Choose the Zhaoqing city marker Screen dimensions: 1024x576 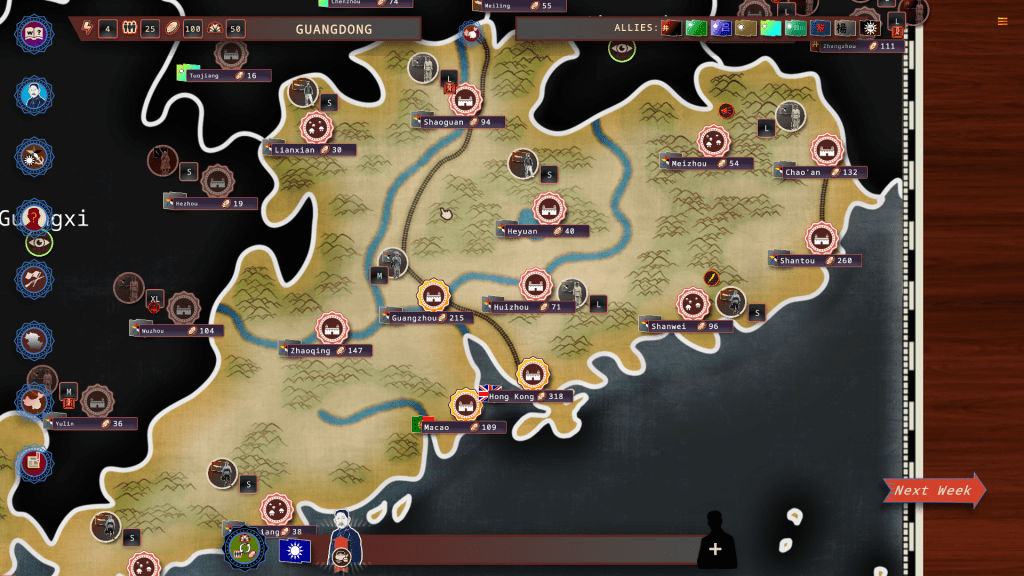coord(332,328)
